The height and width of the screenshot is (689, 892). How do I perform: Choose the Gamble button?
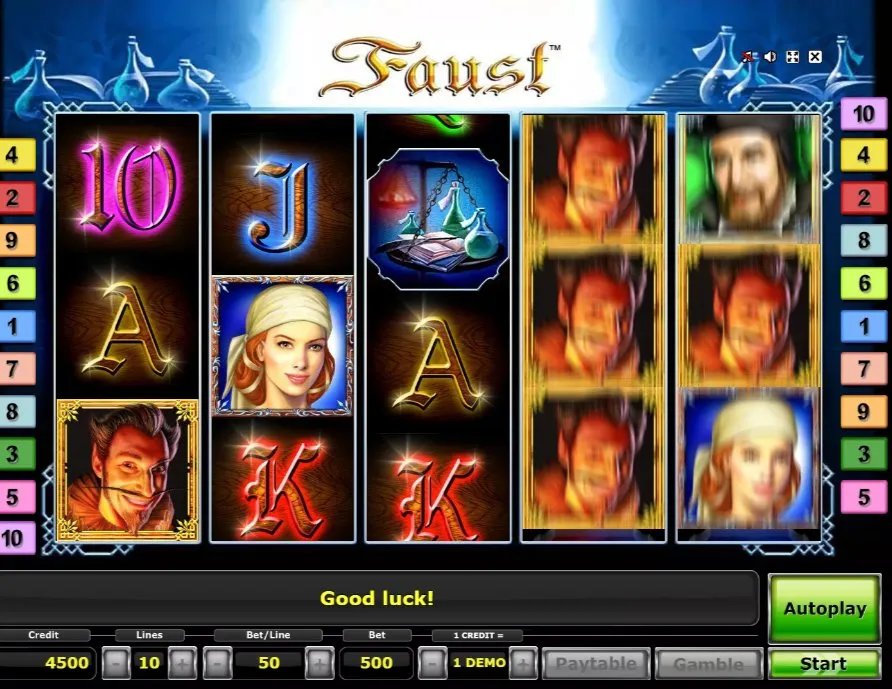click(x=708, y=664)
